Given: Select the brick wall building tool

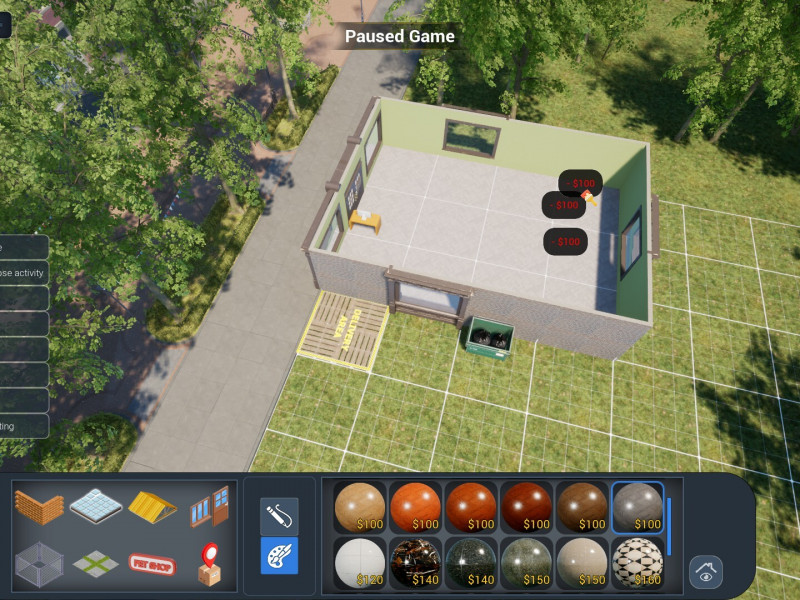Looking at the screenshot, I should (x=39, y=507).
